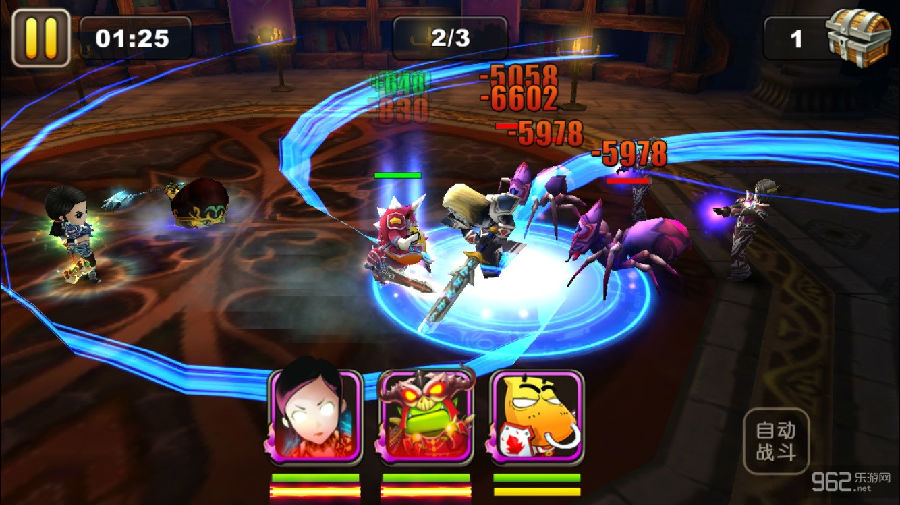The height and width of the screenshot is (505, 900).
Task: Toggle the 自动战斗 auto-battle button
Action: 776,441
